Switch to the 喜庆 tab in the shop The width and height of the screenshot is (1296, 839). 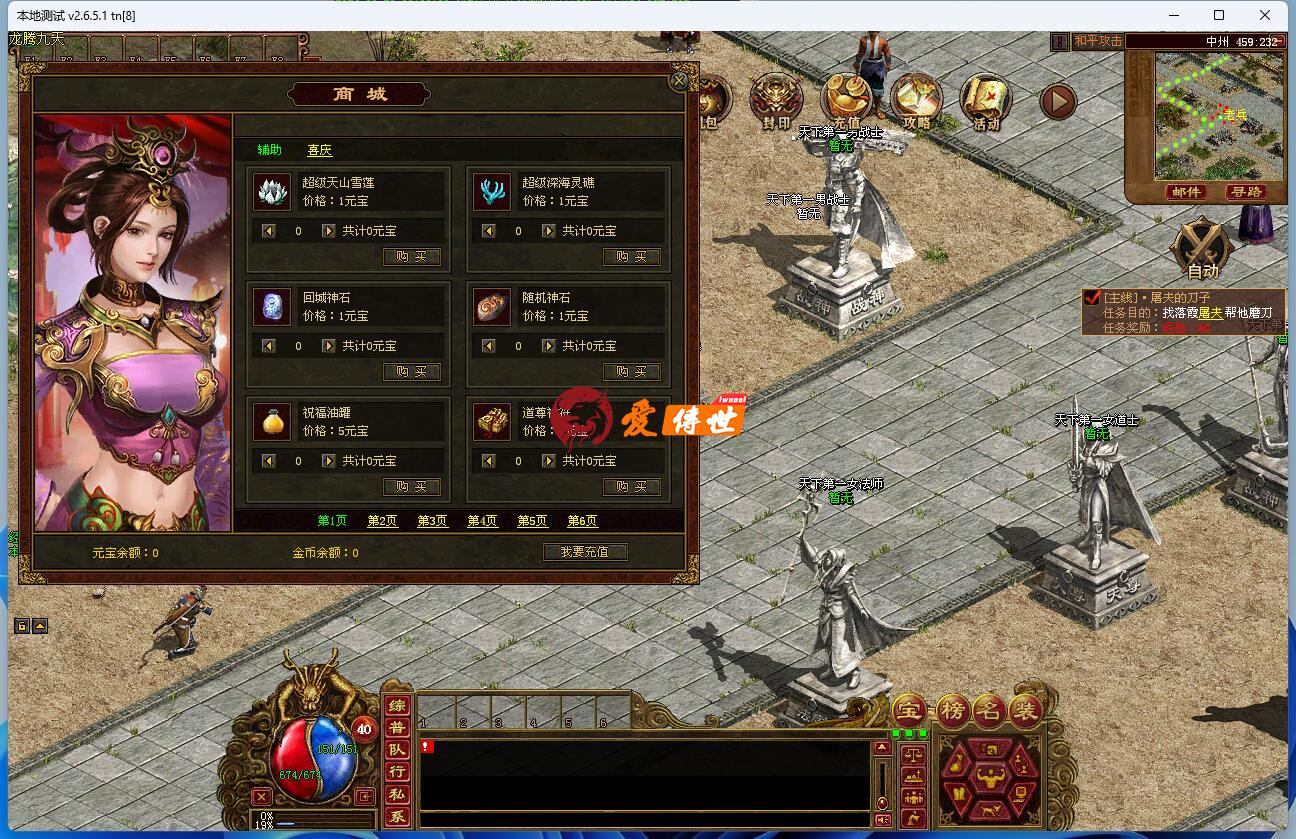[x=320, y=150]
